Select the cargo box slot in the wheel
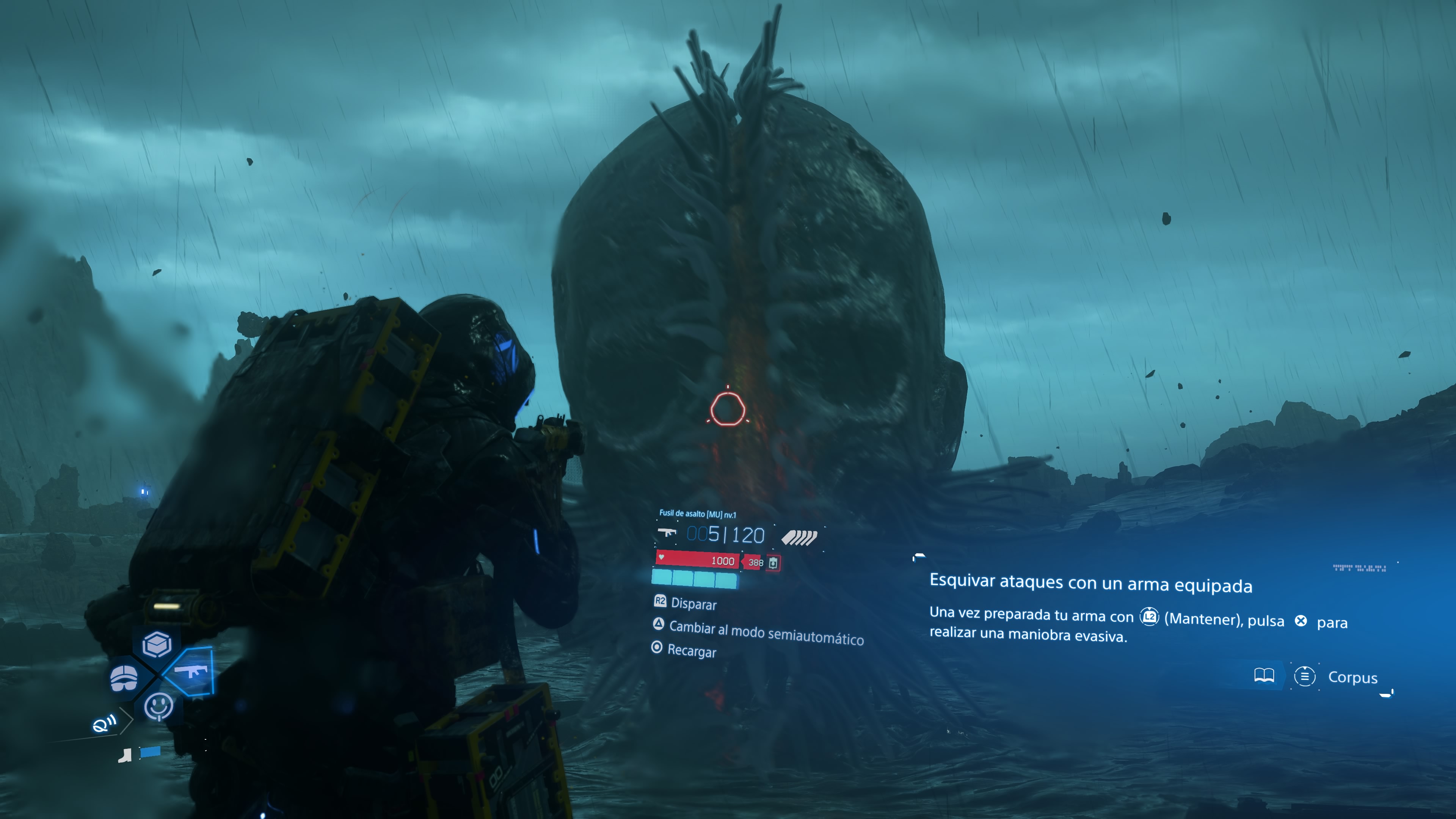1456x819 pixels. click(x=157, y=644)
